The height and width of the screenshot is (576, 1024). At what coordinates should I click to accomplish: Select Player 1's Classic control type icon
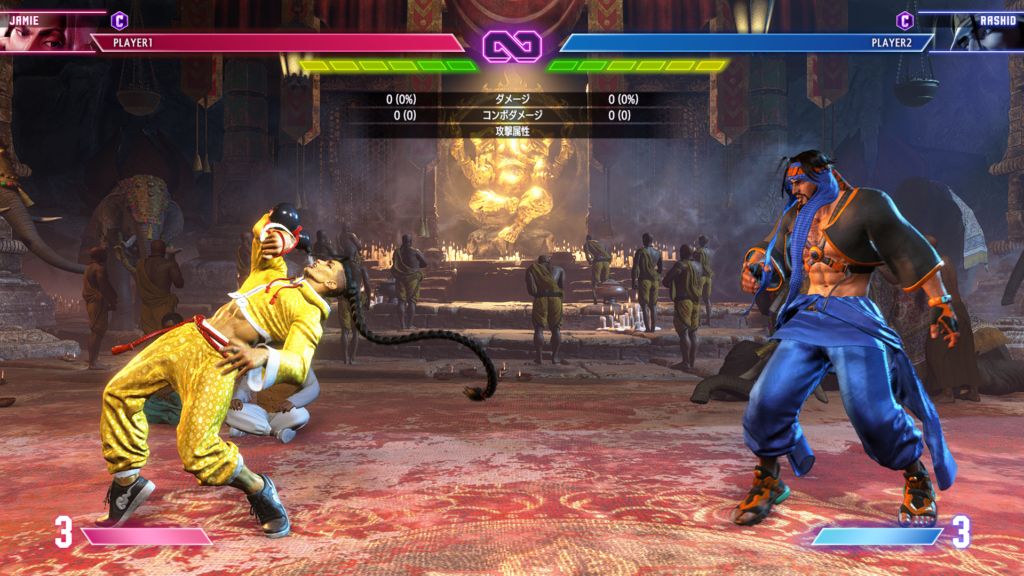(119, 20)
